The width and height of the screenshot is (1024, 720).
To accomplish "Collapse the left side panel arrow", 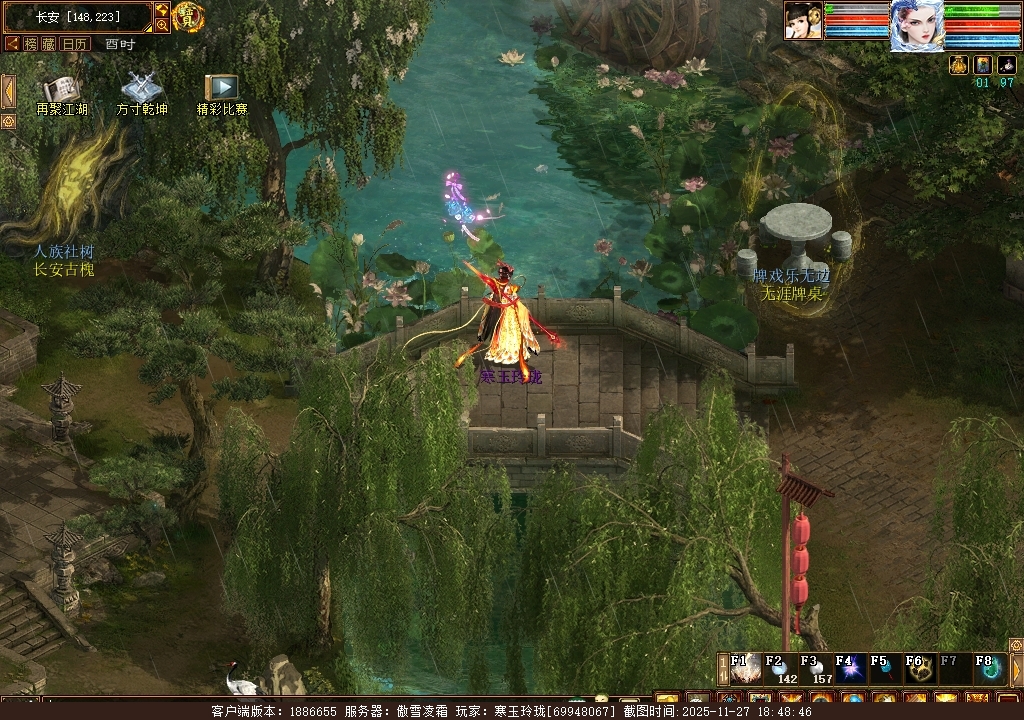I will coord(8,91).
